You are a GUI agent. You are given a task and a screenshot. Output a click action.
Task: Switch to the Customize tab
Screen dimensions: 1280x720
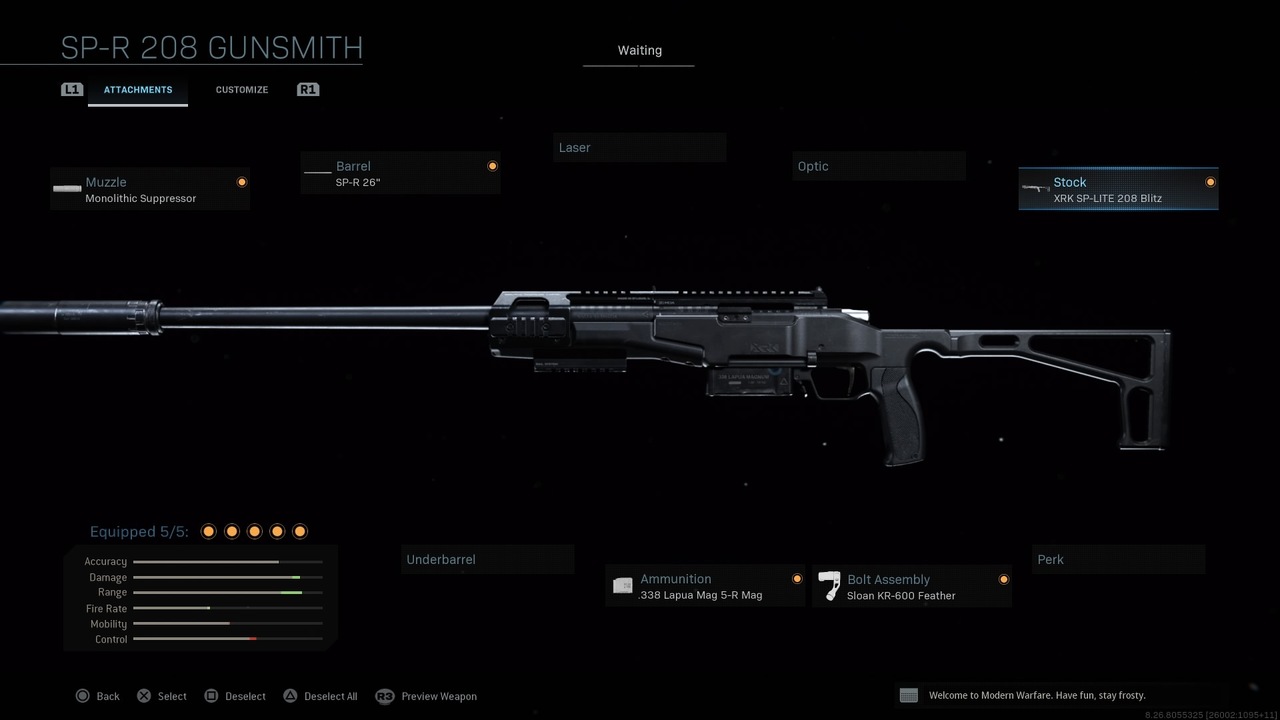click(241, 89)
